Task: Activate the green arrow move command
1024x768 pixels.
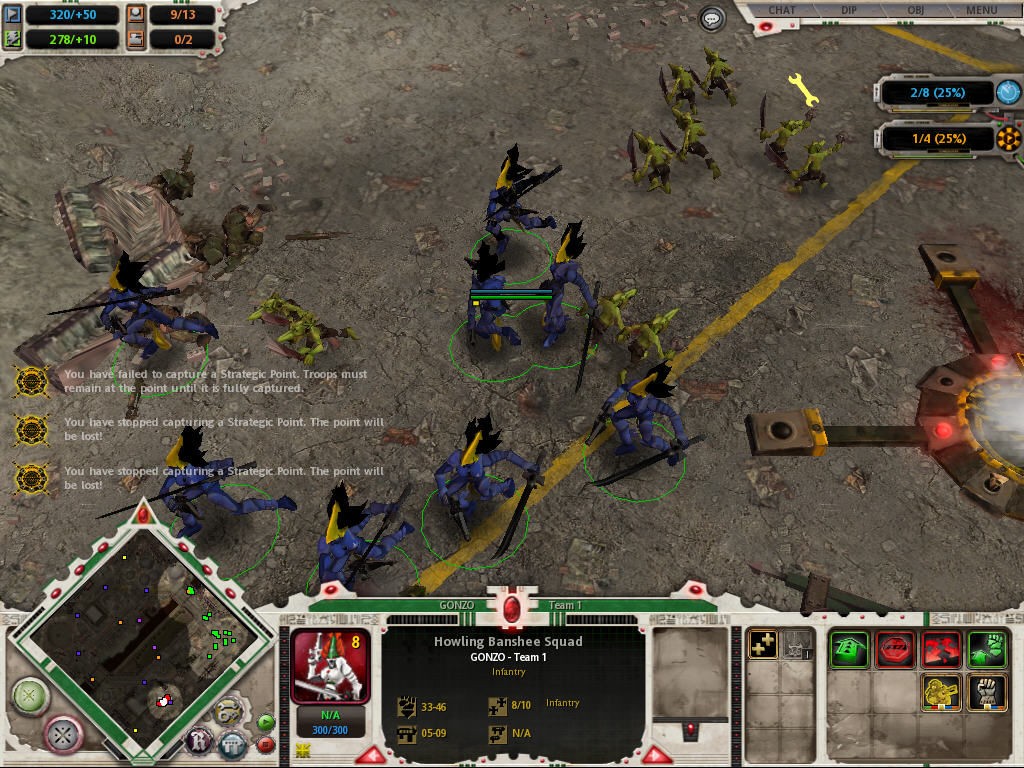Action: tap(849, 649)
